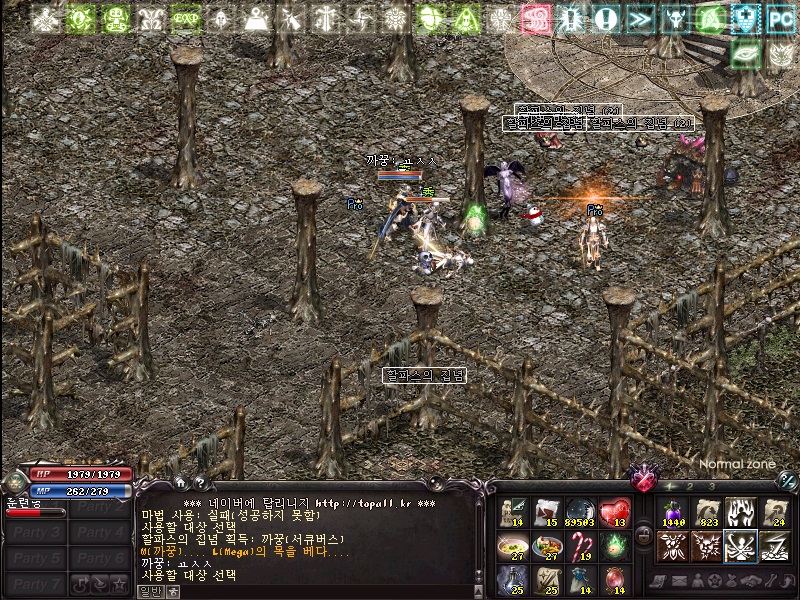Use the green flame spirit item

point(614,546)
